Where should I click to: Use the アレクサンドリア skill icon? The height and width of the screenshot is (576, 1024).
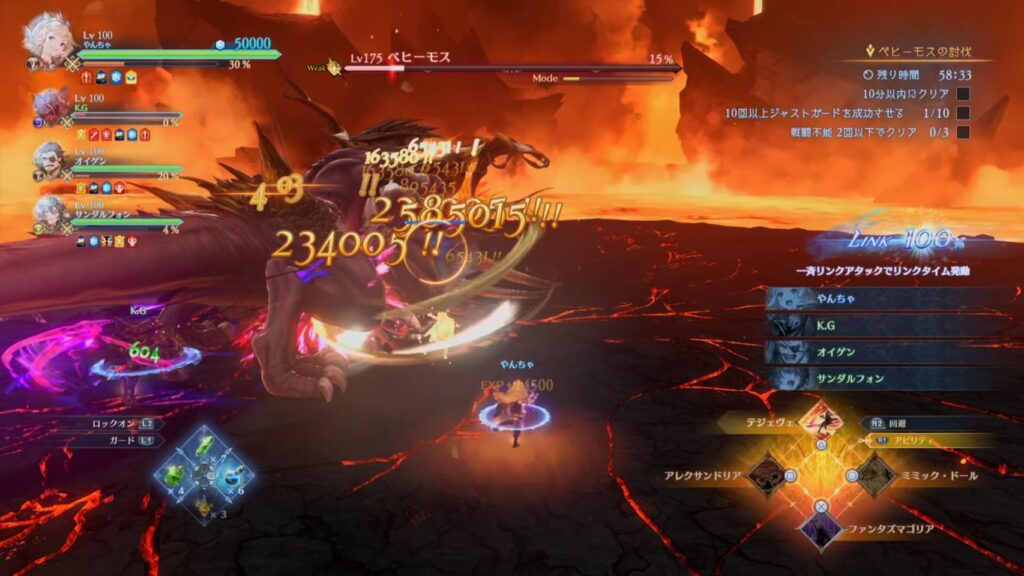tap(767, 475)
